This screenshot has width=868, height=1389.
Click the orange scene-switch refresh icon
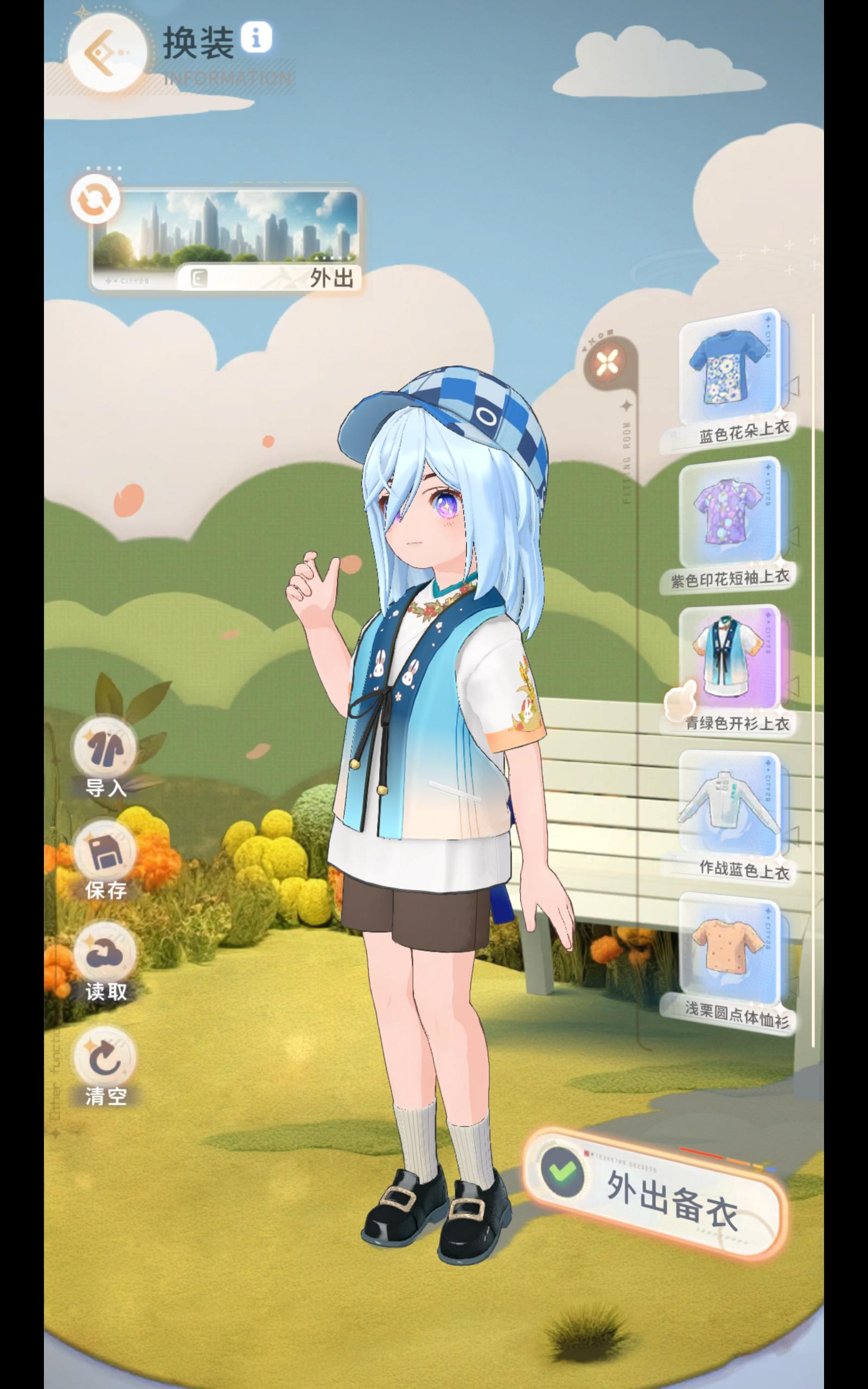click(97, 198)
